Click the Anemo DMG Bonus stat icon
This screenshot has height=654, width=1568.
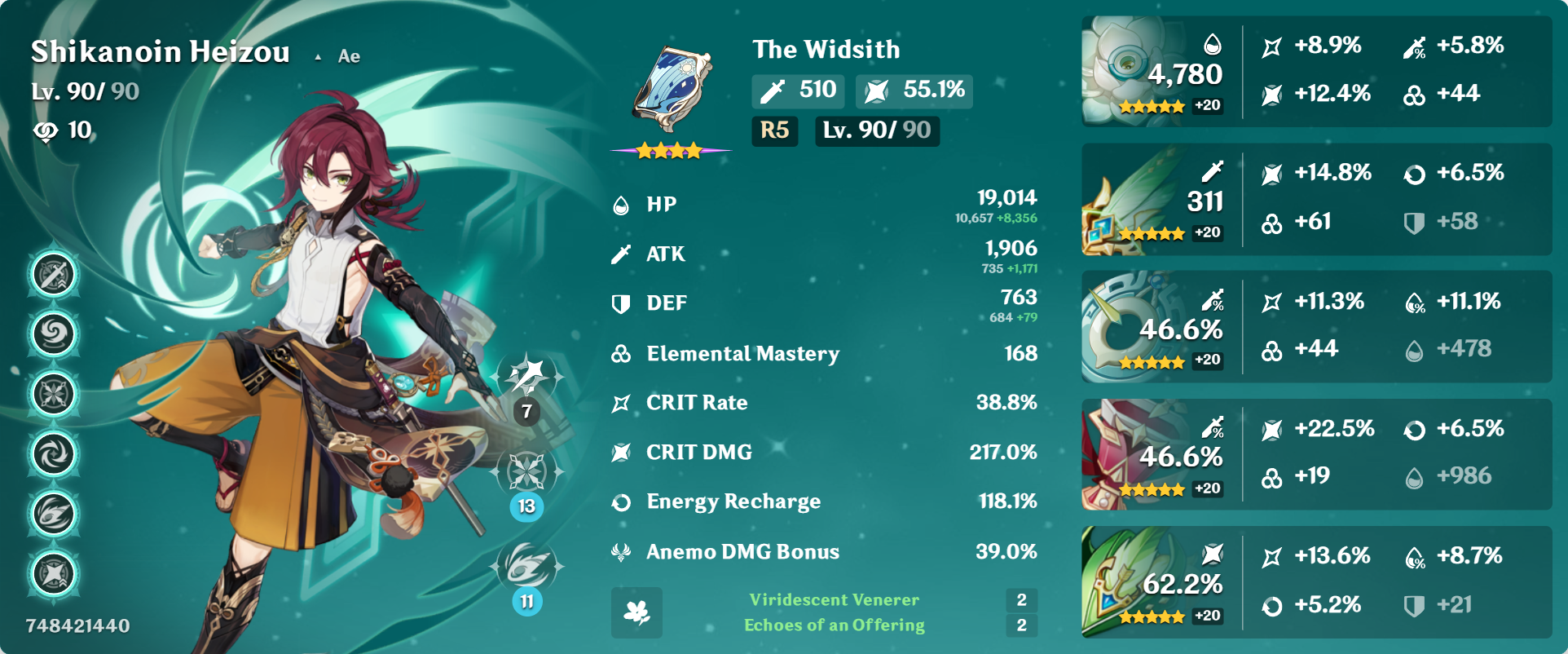[x=622, y=552]
